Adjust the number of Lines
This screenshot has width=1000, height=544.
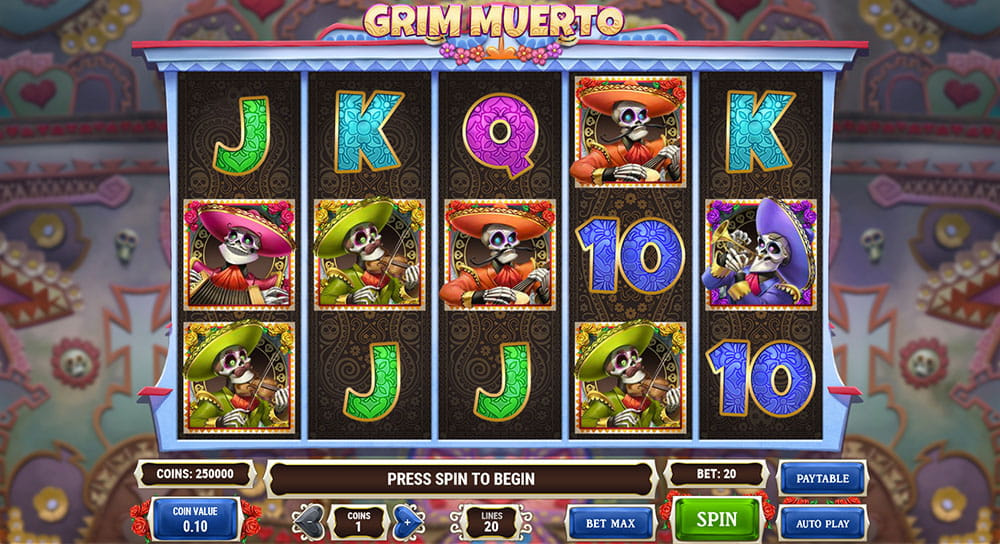[x=490, y=521]
